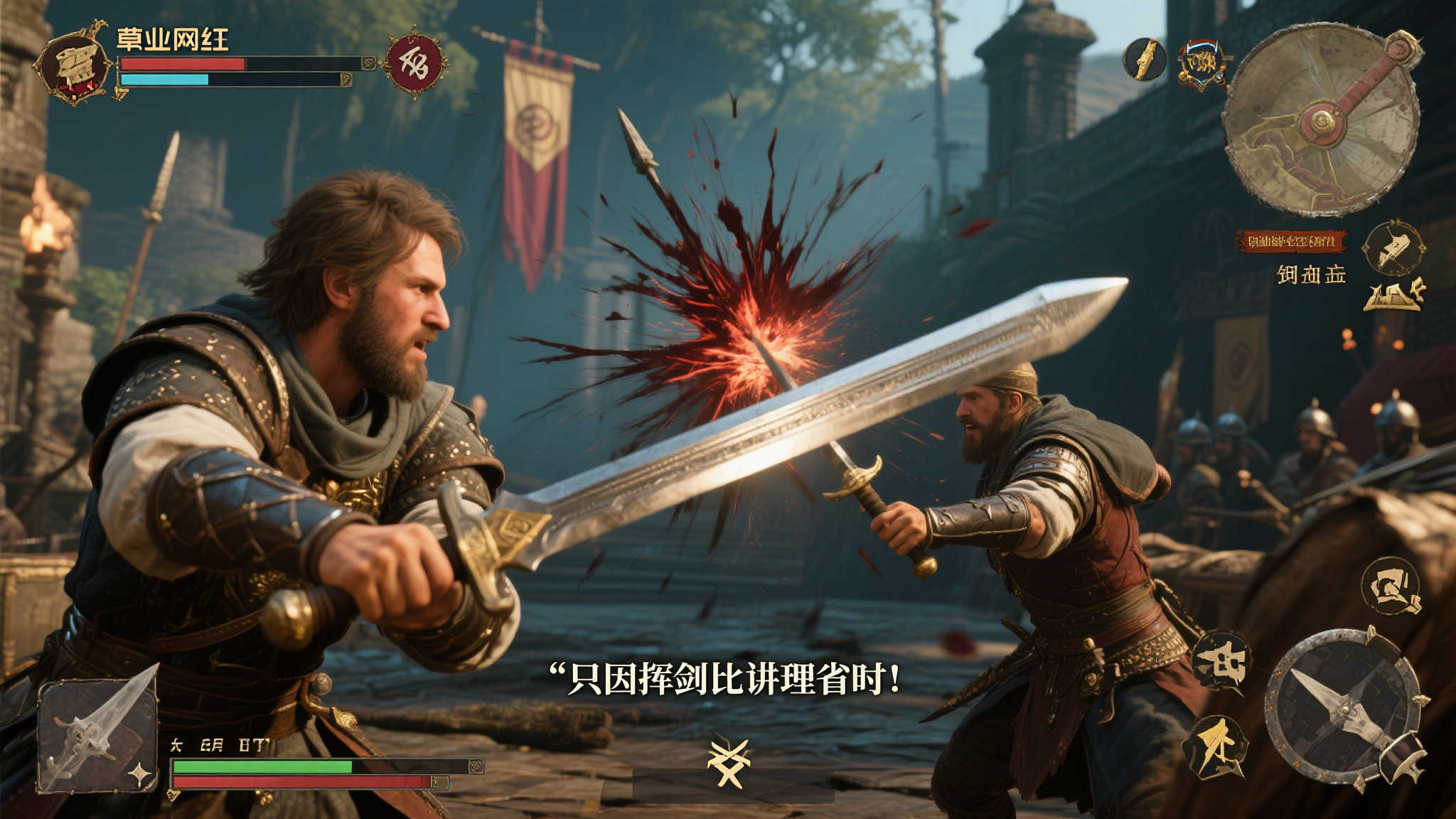This screenshot has height=819, width=1456.
Task: Open the torn scroll icon above the attack button
Action: tap(1391, 587)
